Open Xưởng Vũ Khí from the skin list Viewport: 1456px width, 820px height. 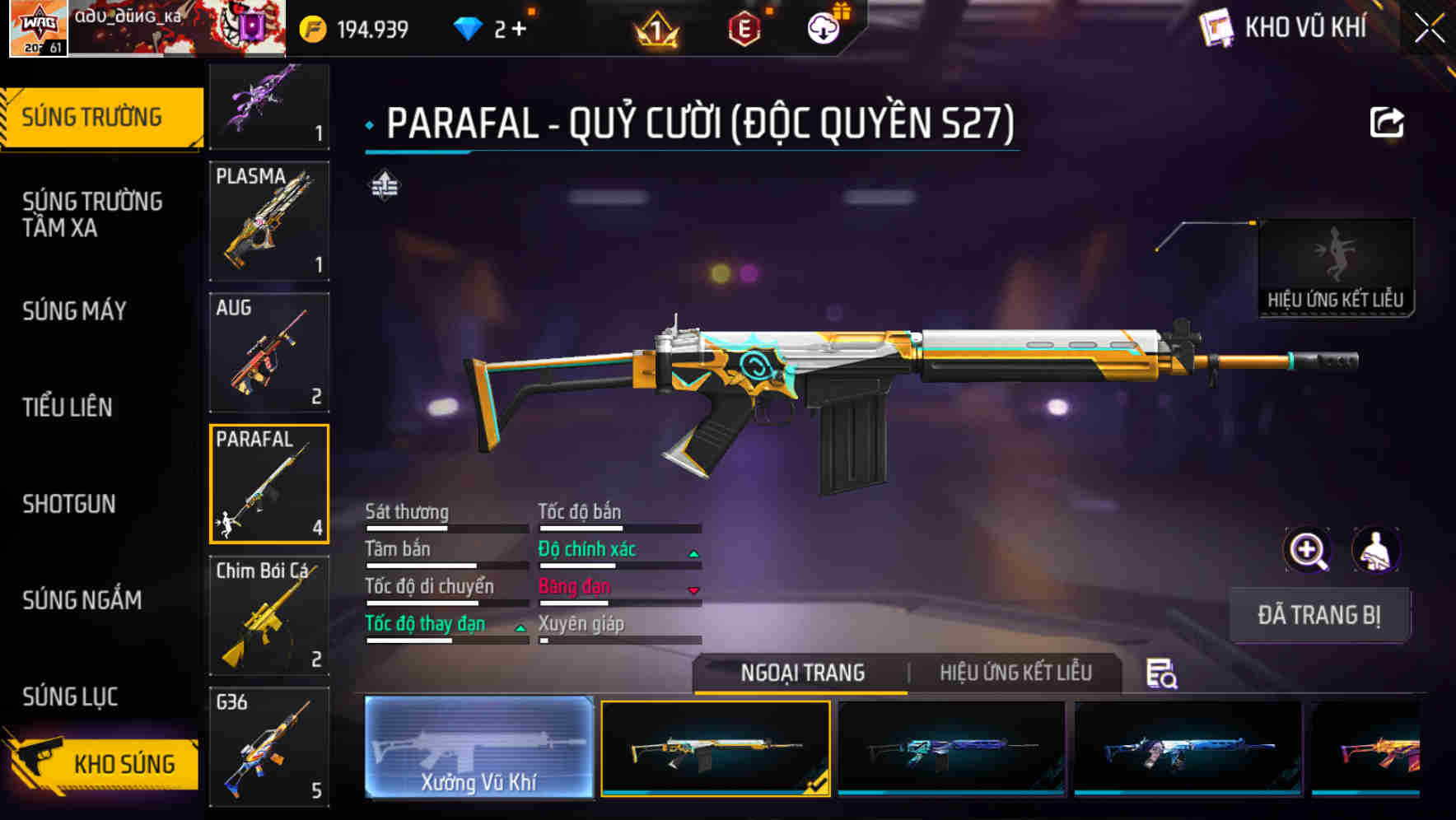479,751
